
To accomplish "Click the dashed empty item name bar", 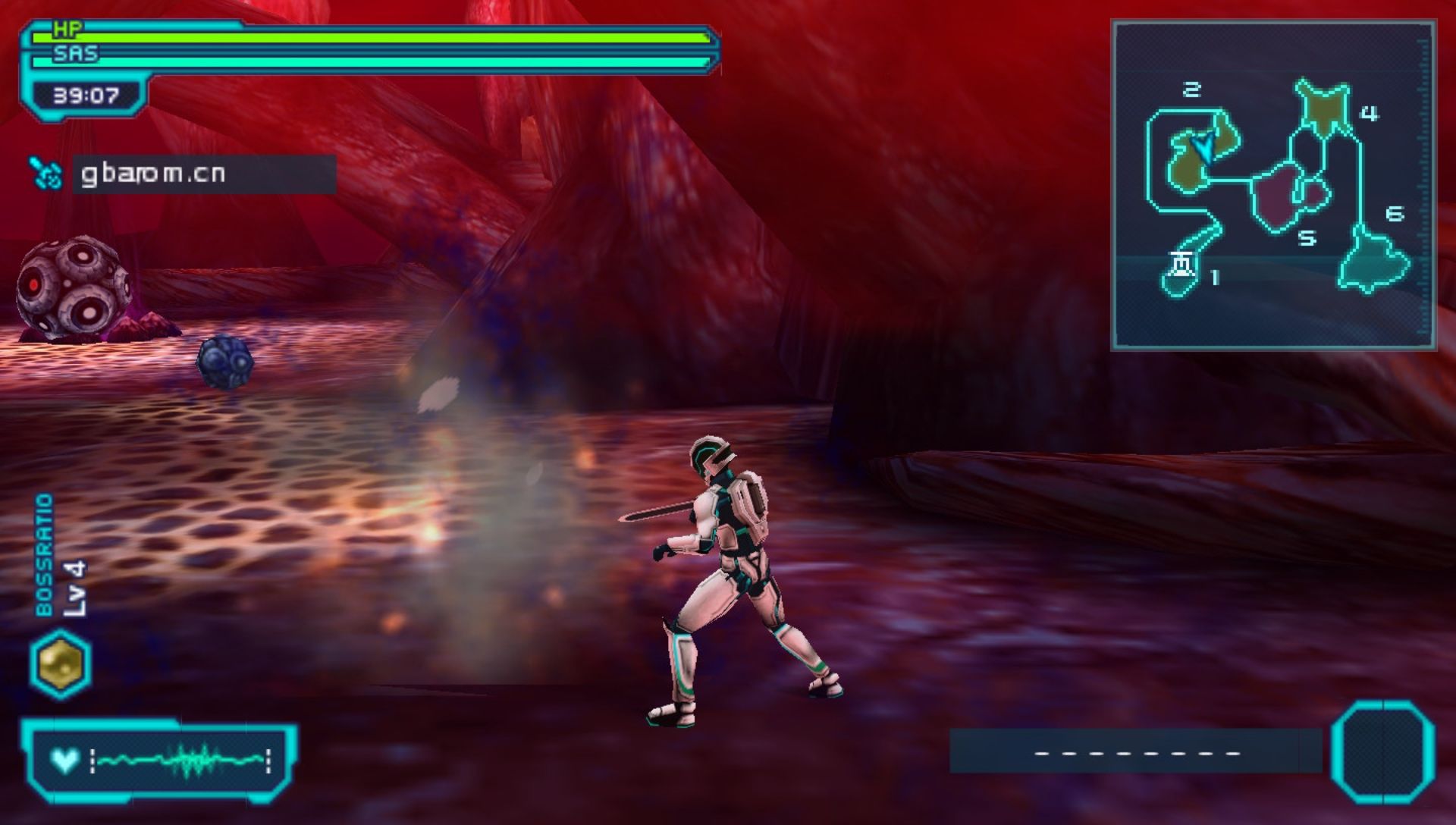I will (x=1137, y=752).
